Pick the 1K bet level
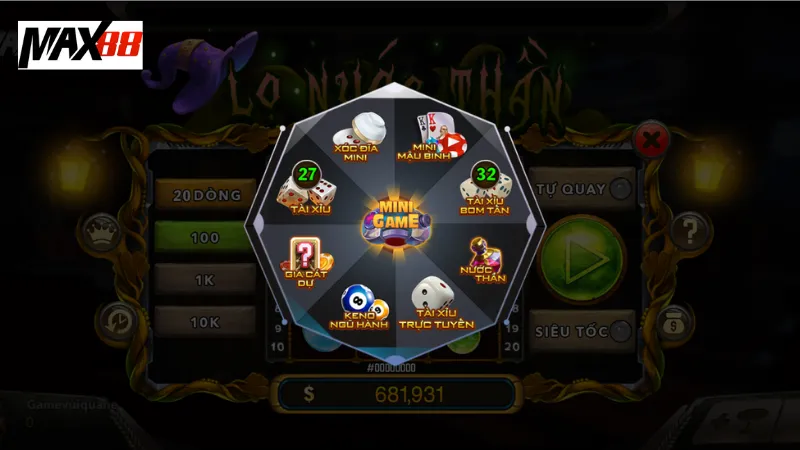Image resolution: width=800 pixels, height=450 pixels. tap(204, 281)
